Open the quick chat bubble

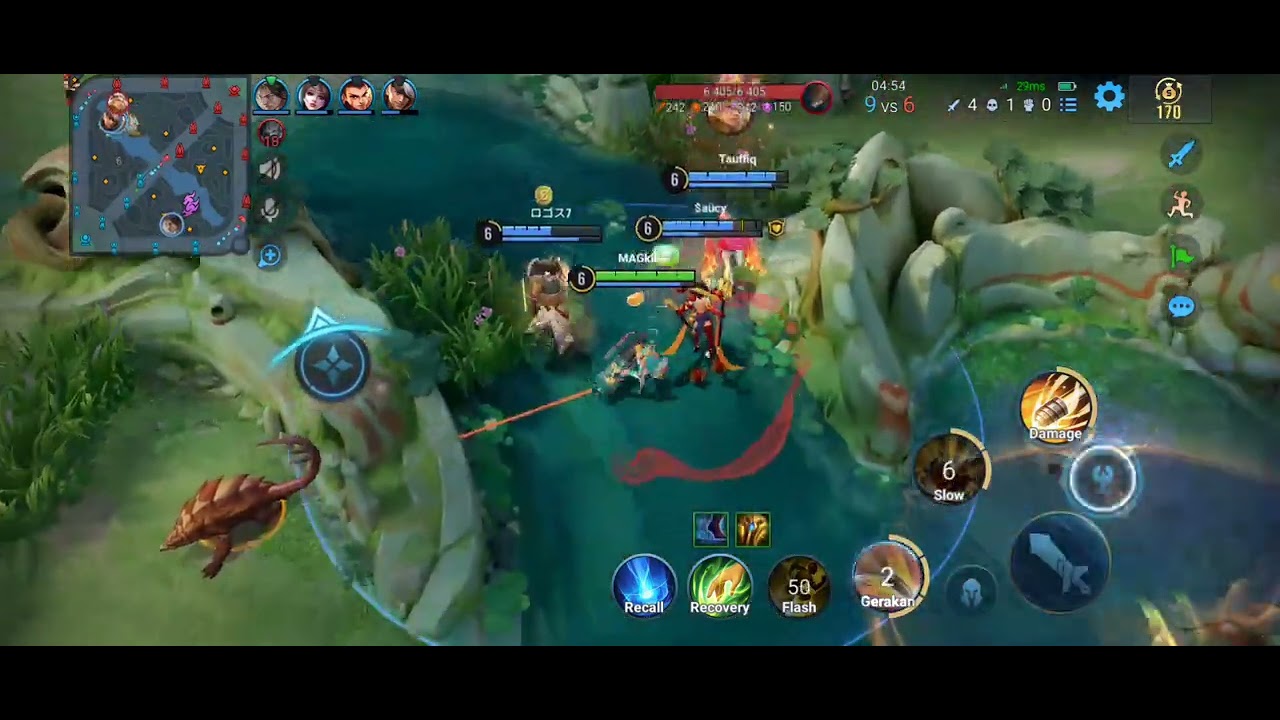click(x=1181, y=308)
